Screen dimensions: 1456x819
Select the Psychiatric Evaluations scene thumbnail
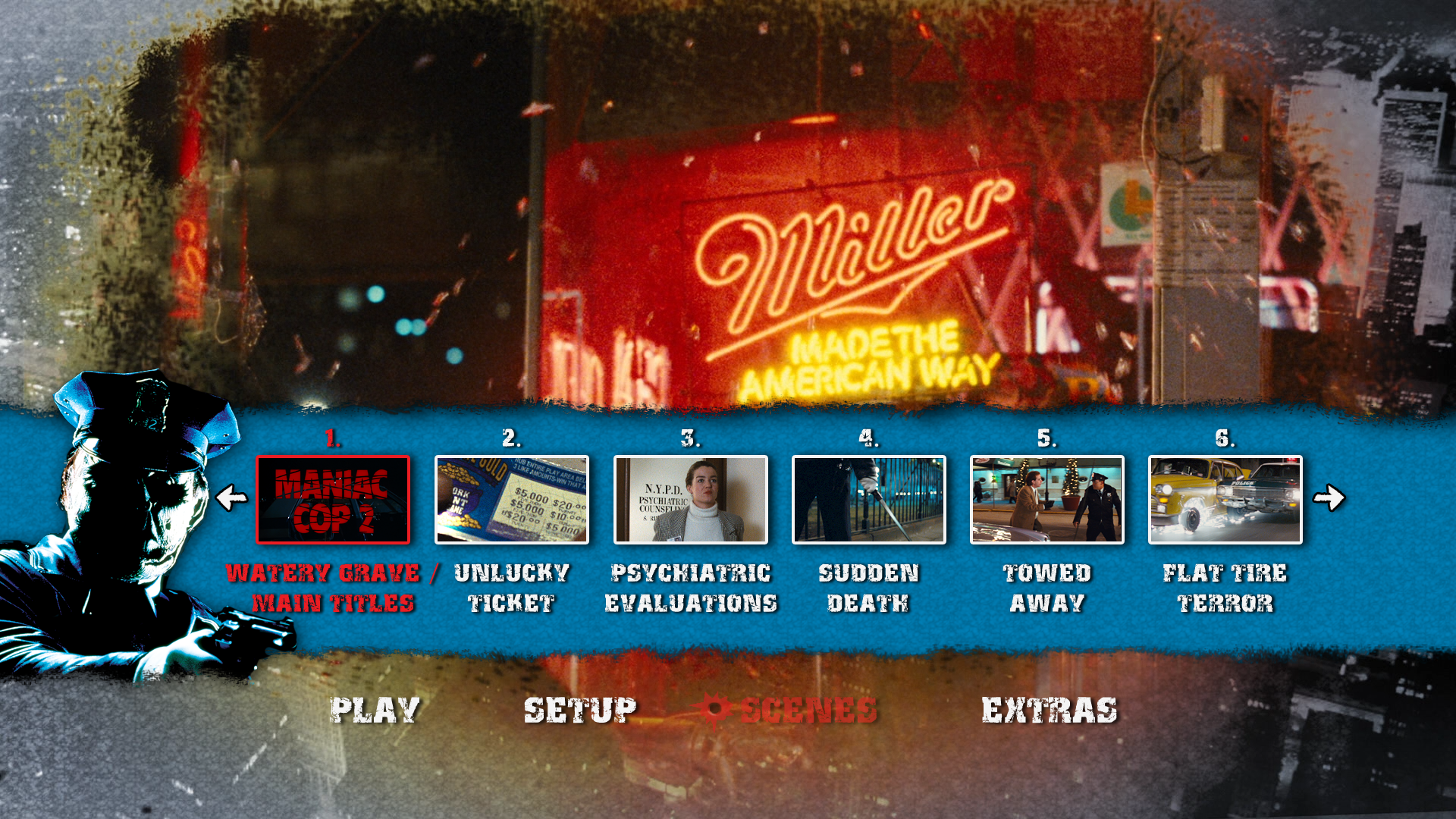click(x=690, y=499)
